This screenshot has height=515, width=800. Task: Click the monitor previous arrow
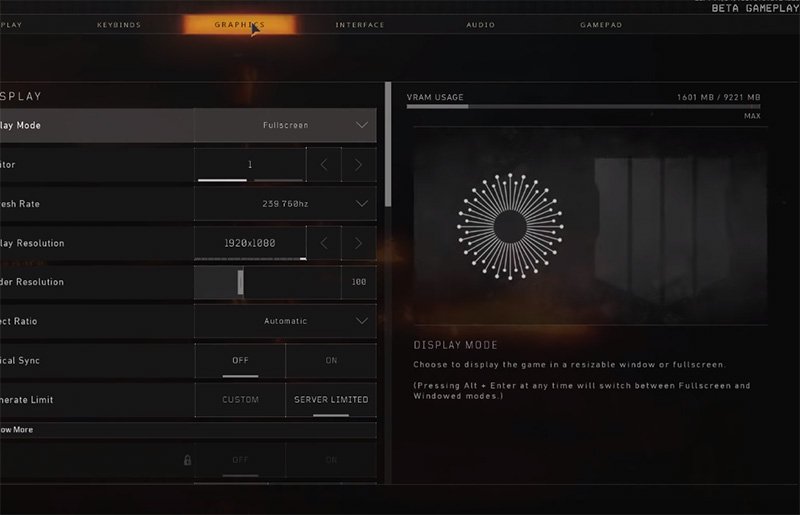point(323,164)
